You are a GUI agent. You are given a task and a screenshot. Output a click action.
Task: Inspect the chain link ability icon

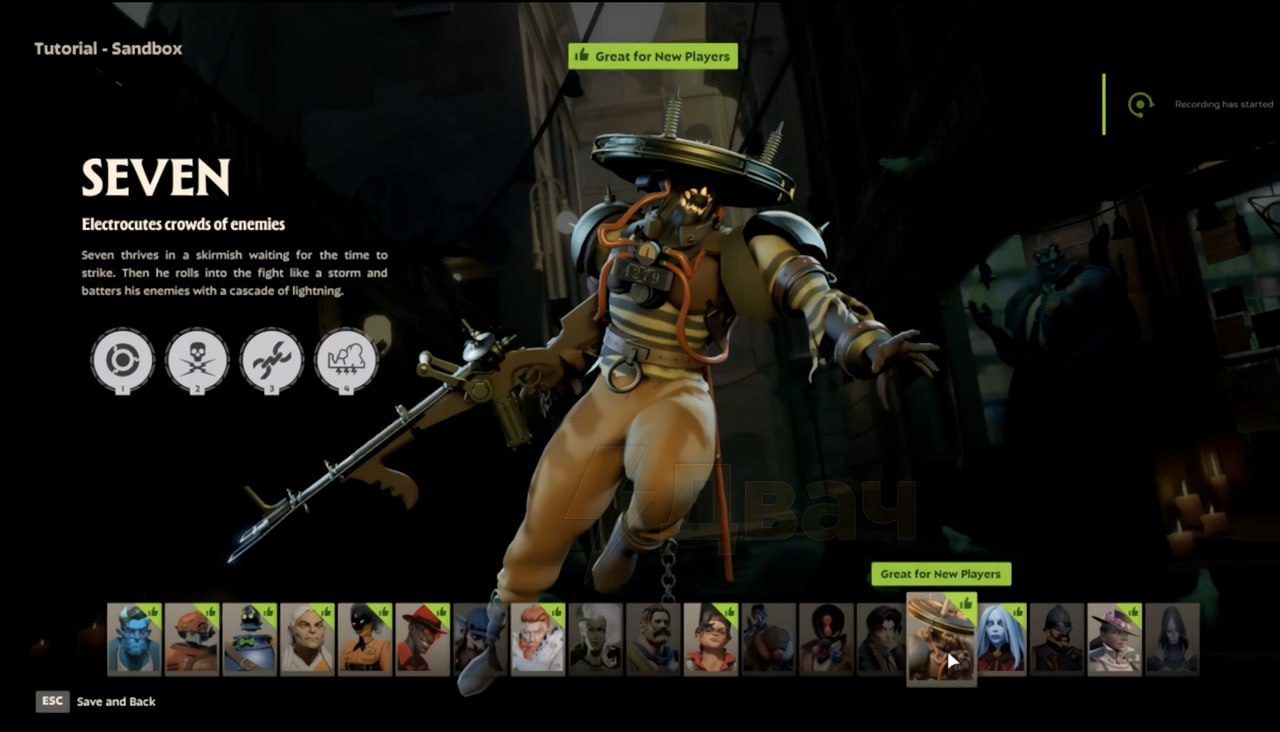(x=271, y=359)
